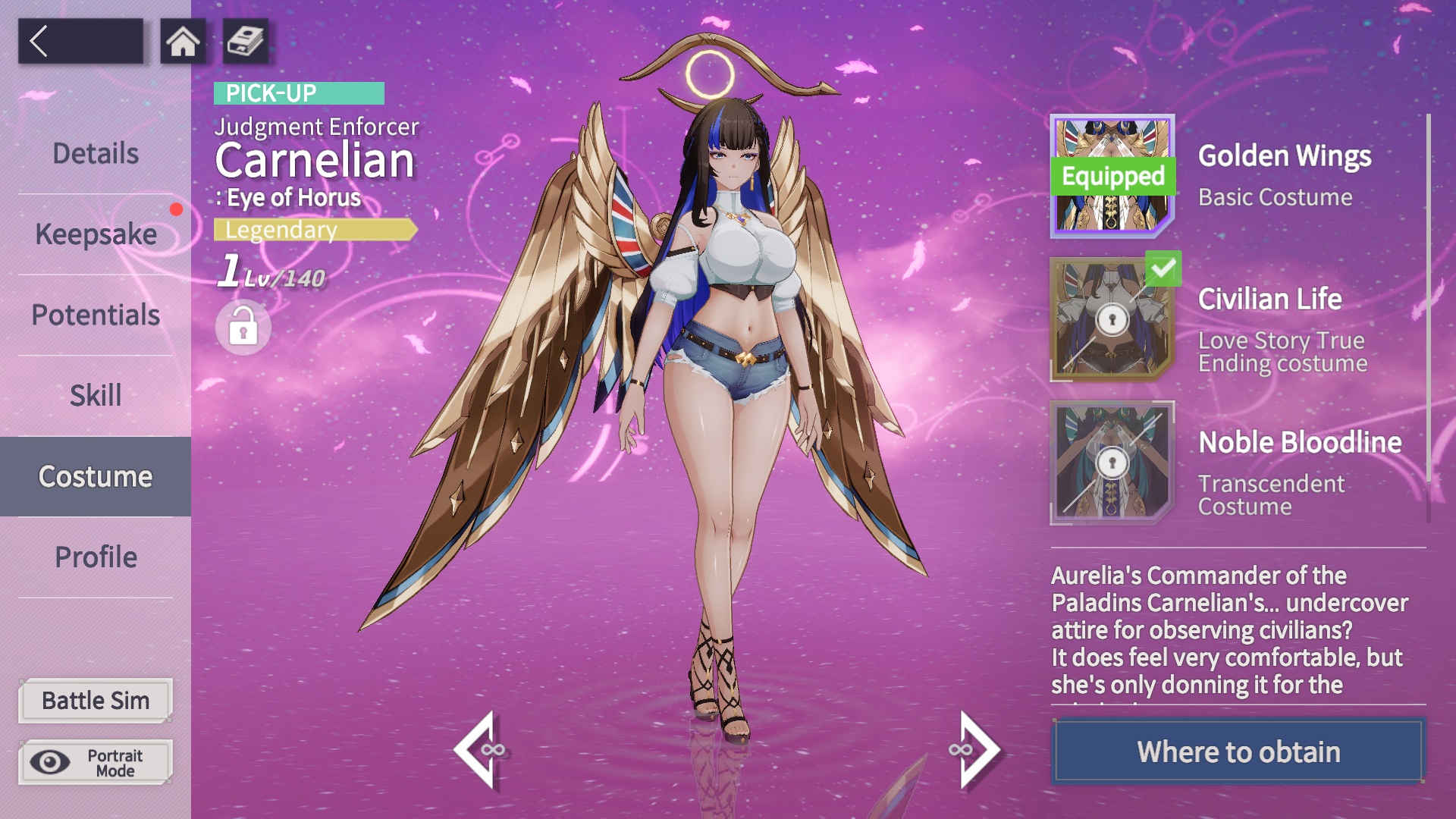Screen dimensions: 1456x819
Task: Select the Golden Wings basic costume
Action: pyautogui.click(x=1112, y=176)
